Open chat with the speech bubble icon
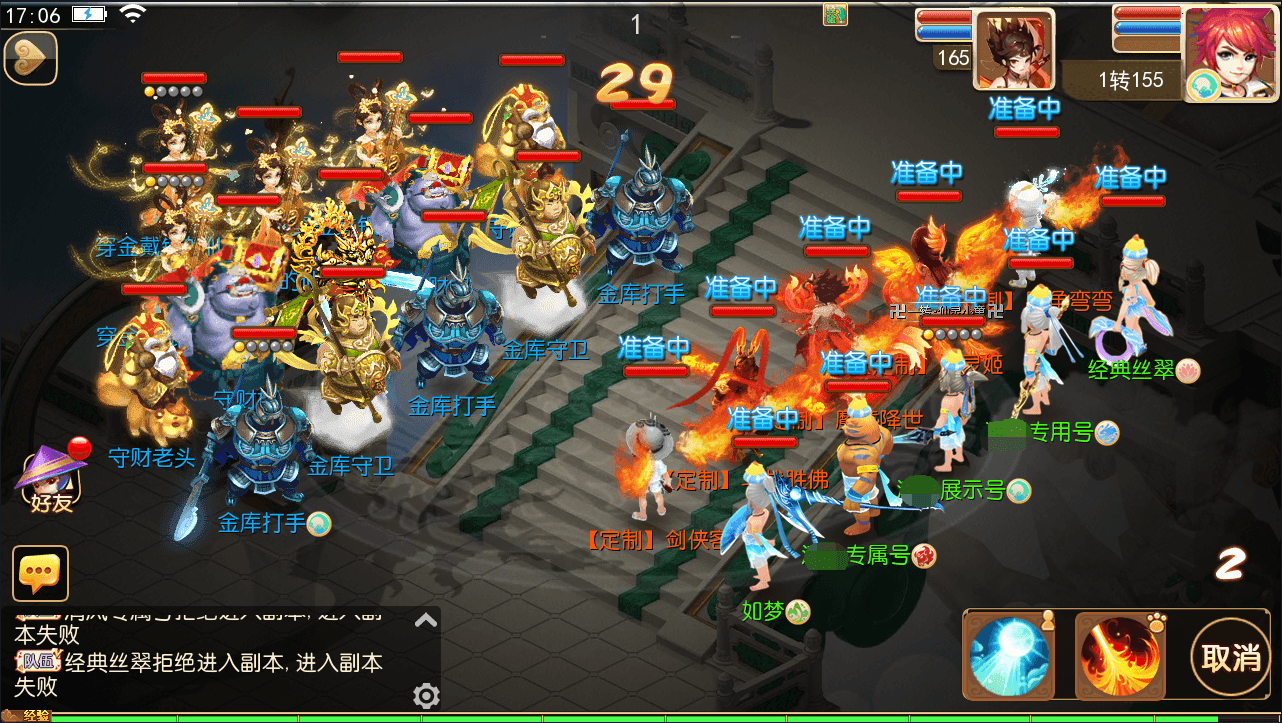The width and height of the screenshot is (1282, 723). pyautogui.click(x=40, y=573)
